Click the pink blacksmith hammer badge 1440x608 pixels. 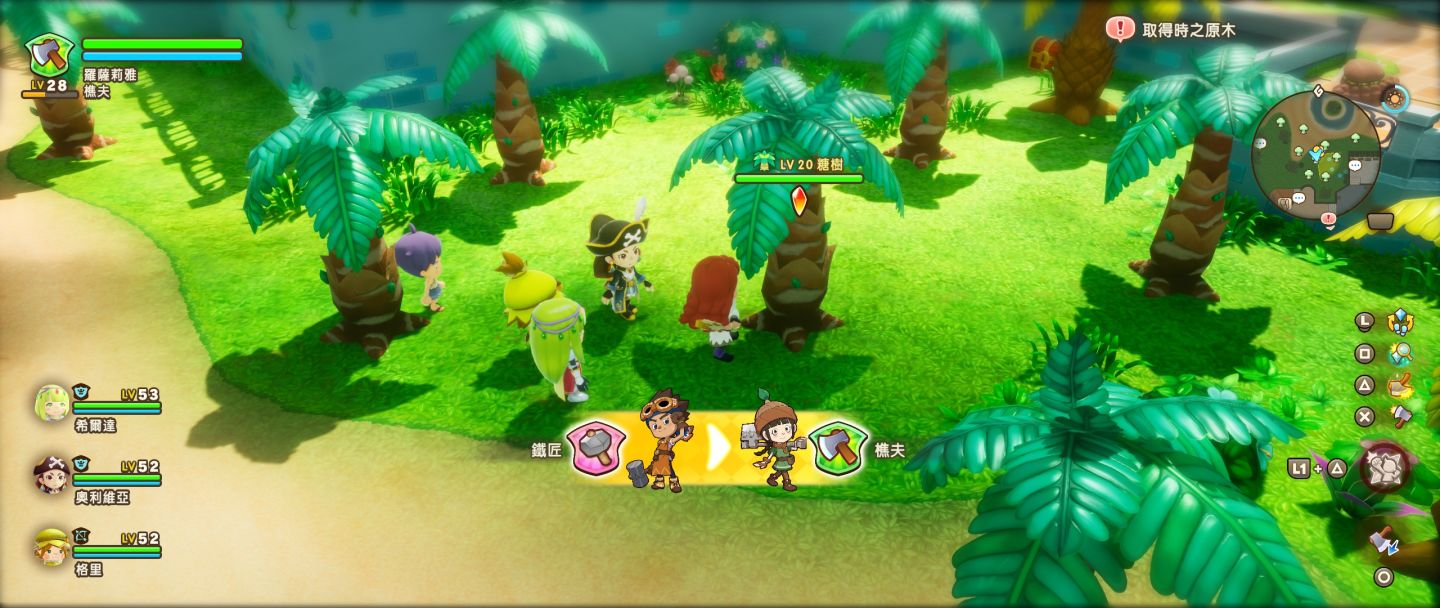596,447
